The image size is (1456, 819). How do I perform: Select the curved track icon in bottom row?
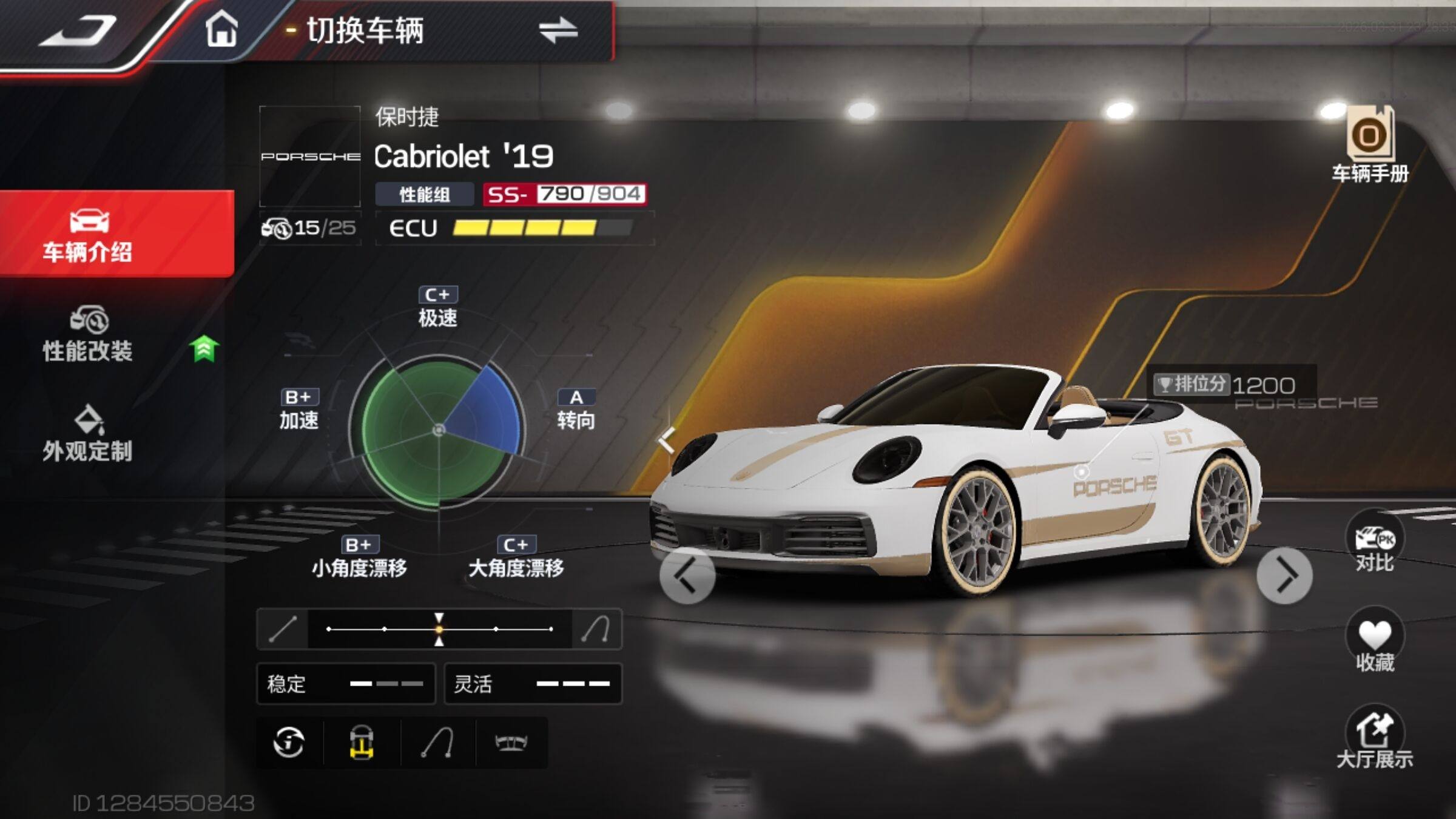(x=437, y=743)
